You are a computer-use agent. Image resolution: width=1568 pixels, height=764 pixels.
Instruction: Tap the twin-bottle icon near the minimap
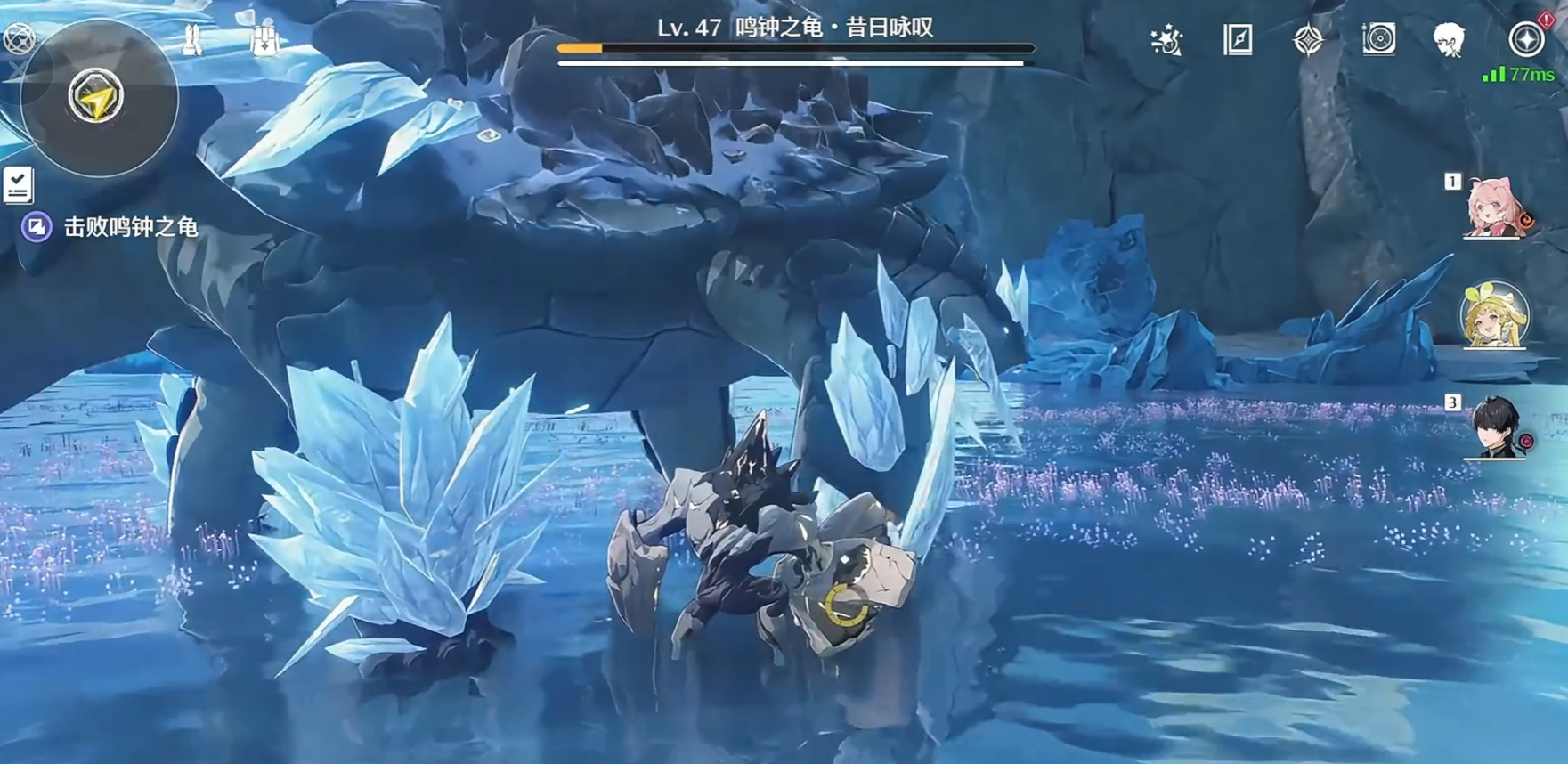pos(191,40)
